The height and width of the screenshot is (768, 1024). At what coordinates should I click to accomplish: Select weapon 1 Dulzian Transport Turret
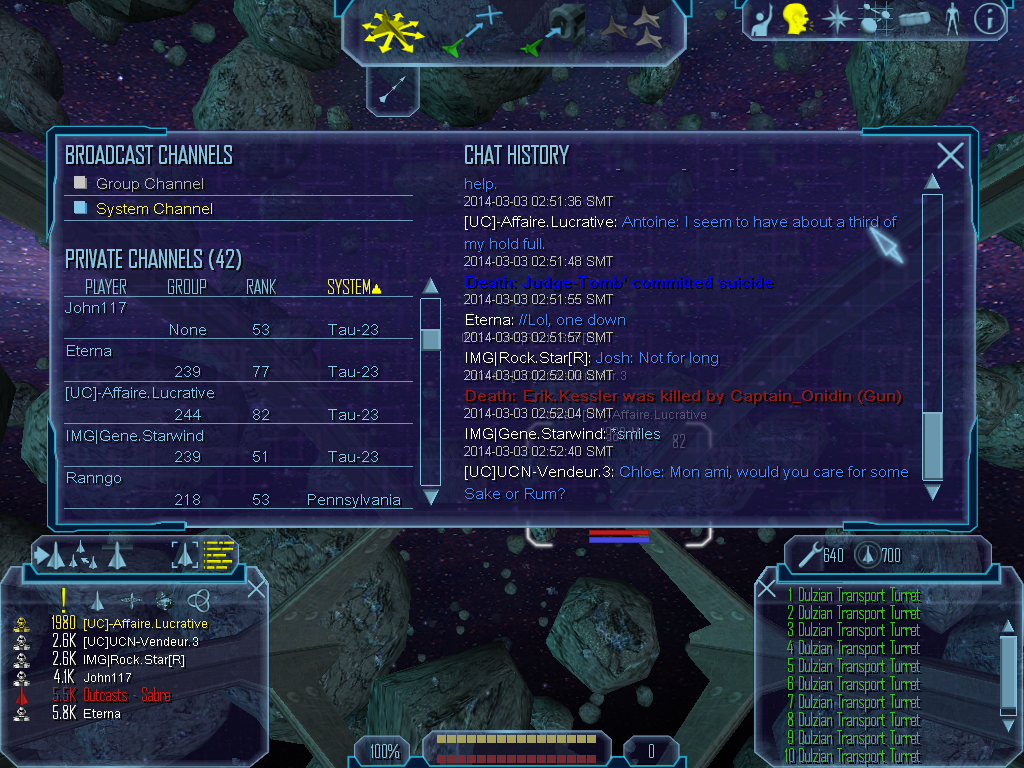click(853, 596)
